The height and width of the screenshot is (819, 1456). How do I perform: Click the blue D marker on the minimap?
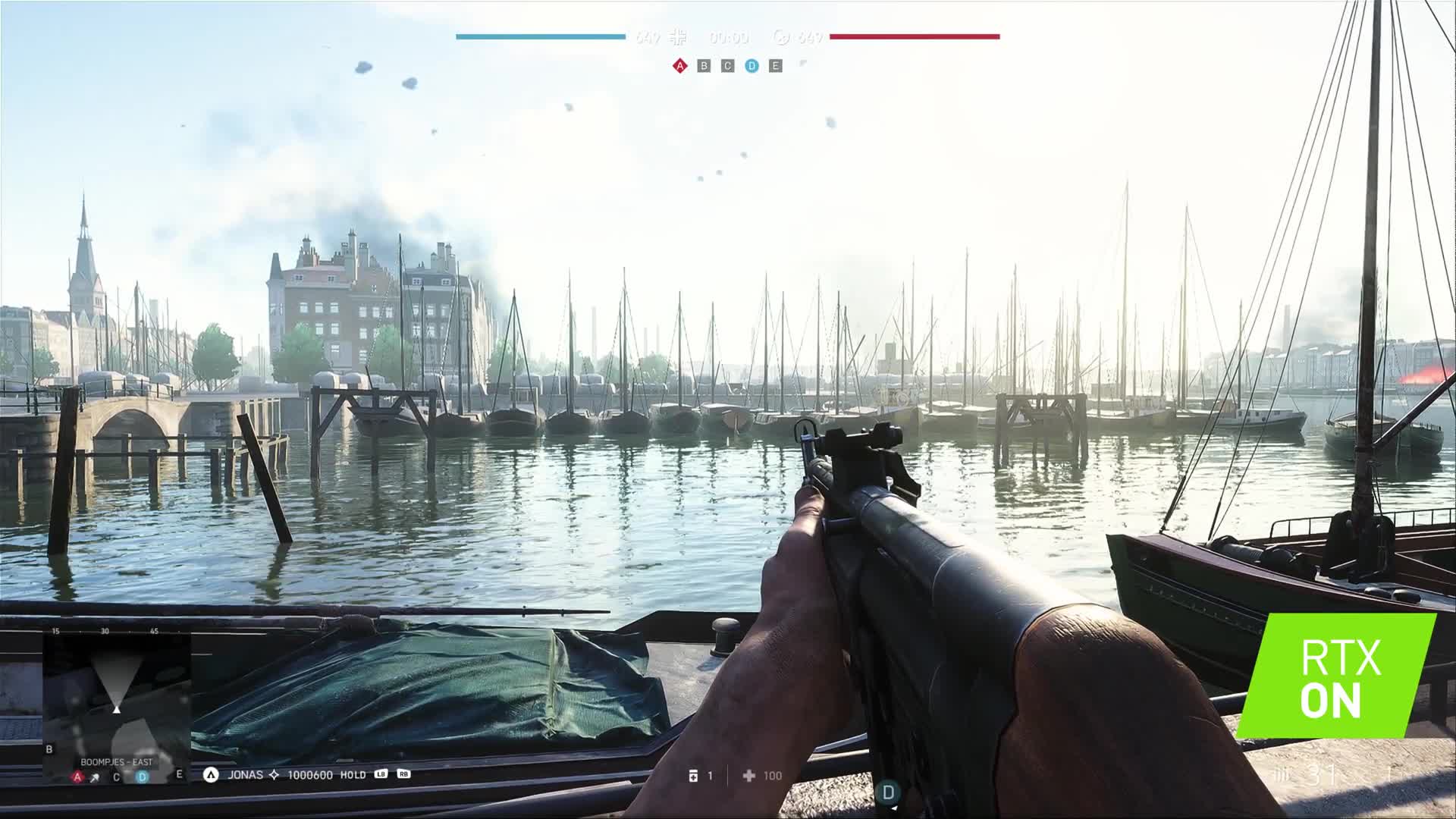click(142, 777)
